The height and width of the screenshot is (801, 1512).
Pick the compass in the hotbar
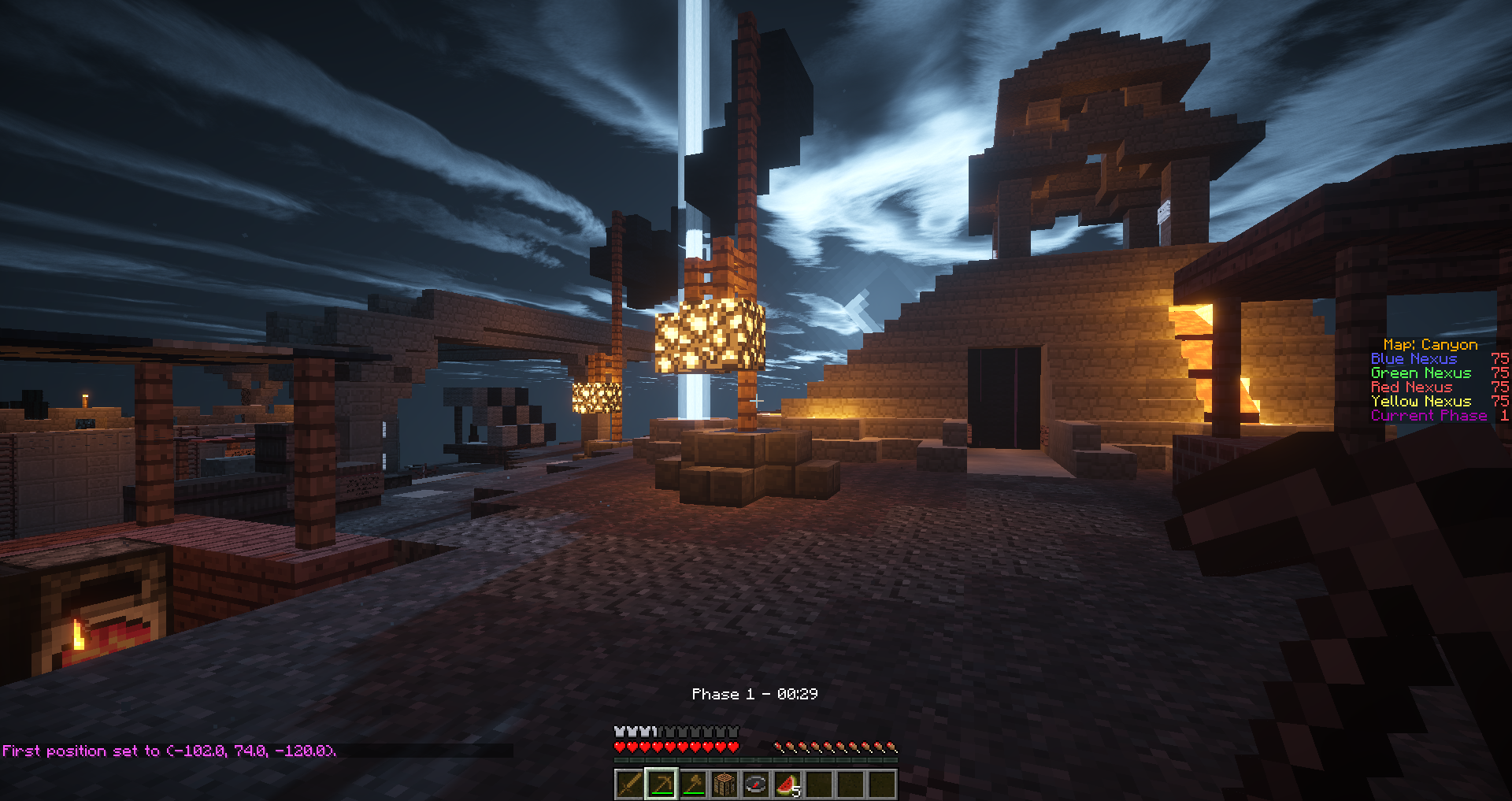coord(755,784)
